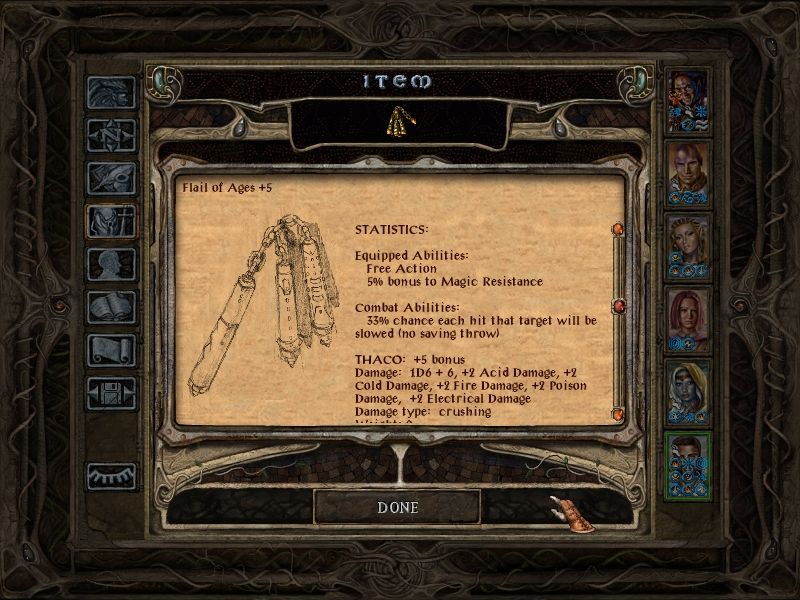The height and width of the screenshot is (600, 800).
Task: Return to game via dragon icon
Action: click(x=111, y=92)
